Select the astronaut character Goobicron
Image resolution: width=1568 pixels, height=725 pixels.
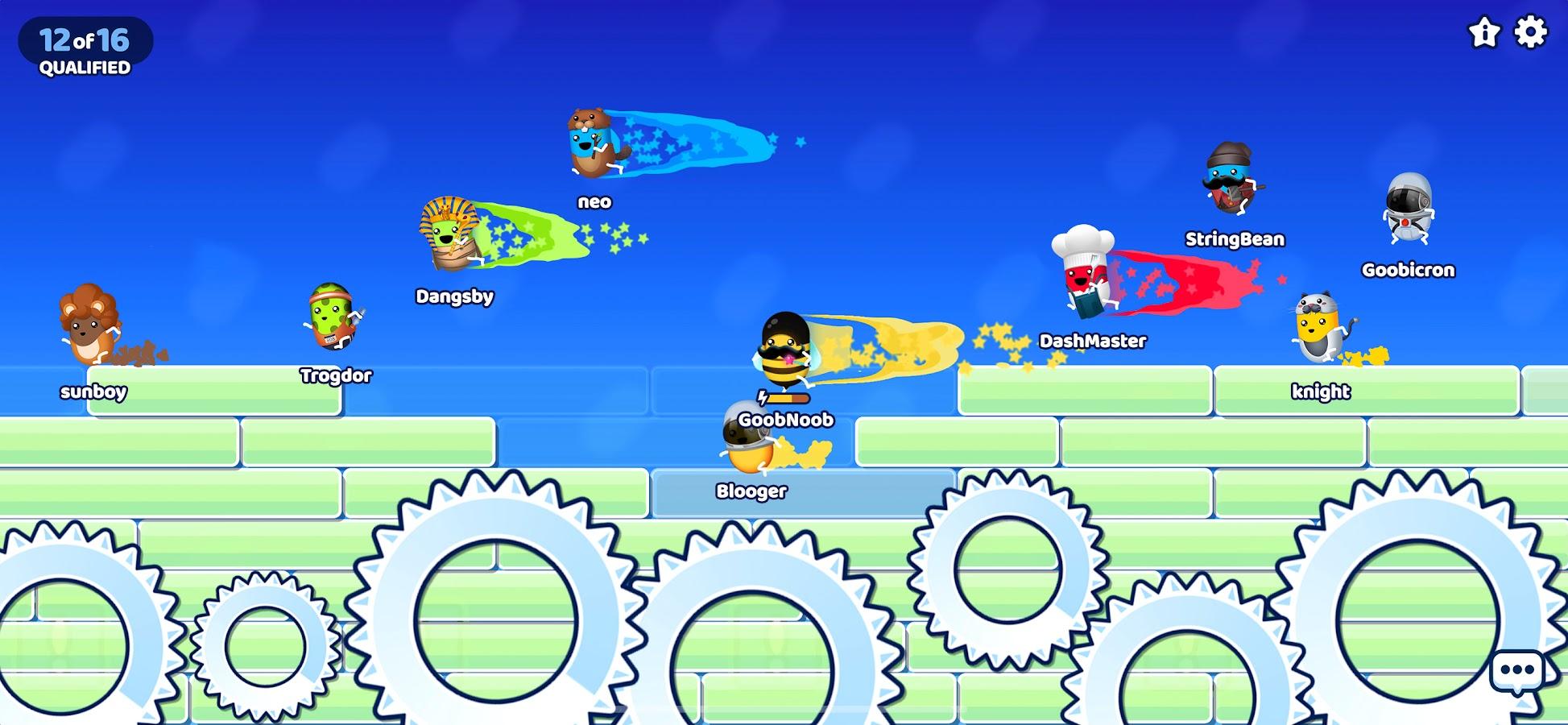[1409, 205]
